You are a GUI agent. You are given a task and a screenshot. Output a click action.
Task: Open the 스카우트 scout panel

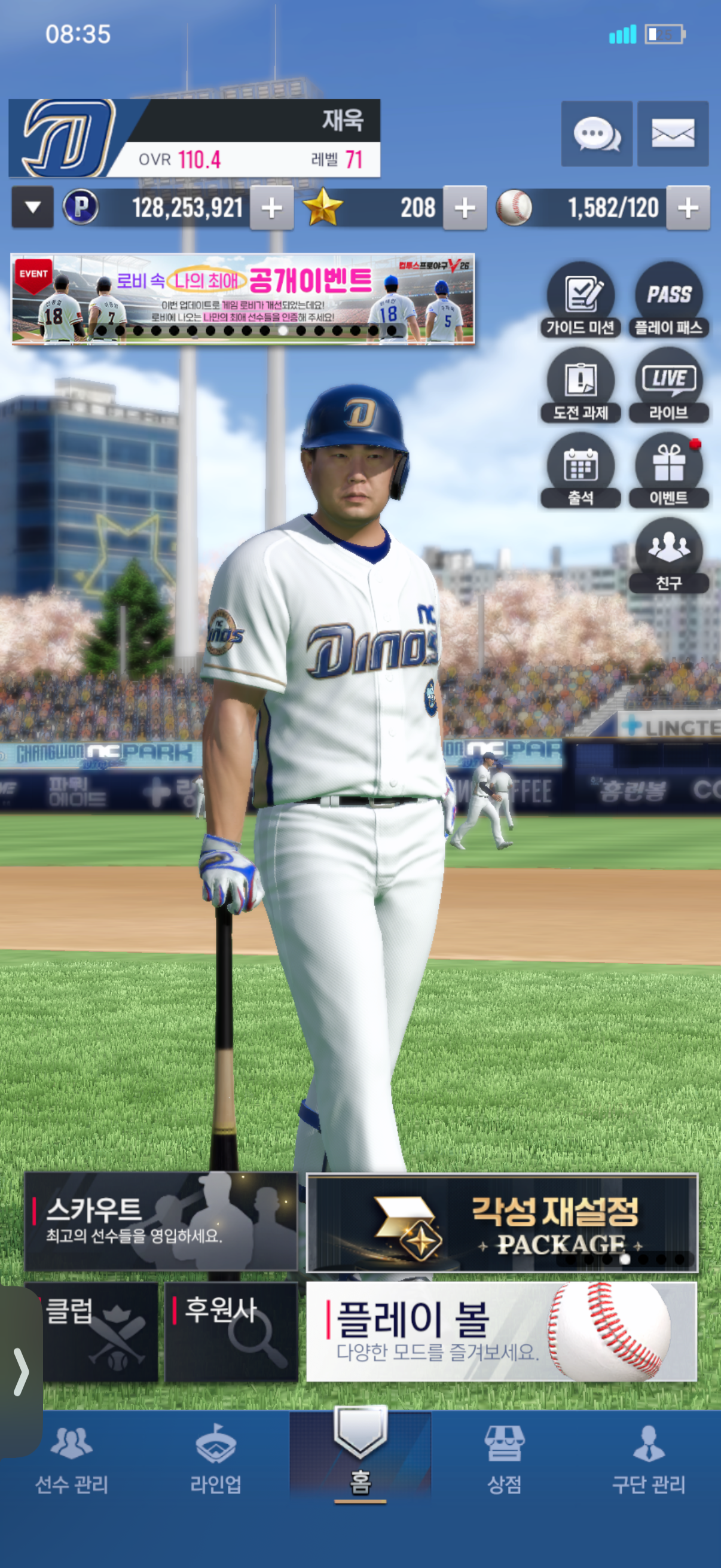(x=161, y=1221)
